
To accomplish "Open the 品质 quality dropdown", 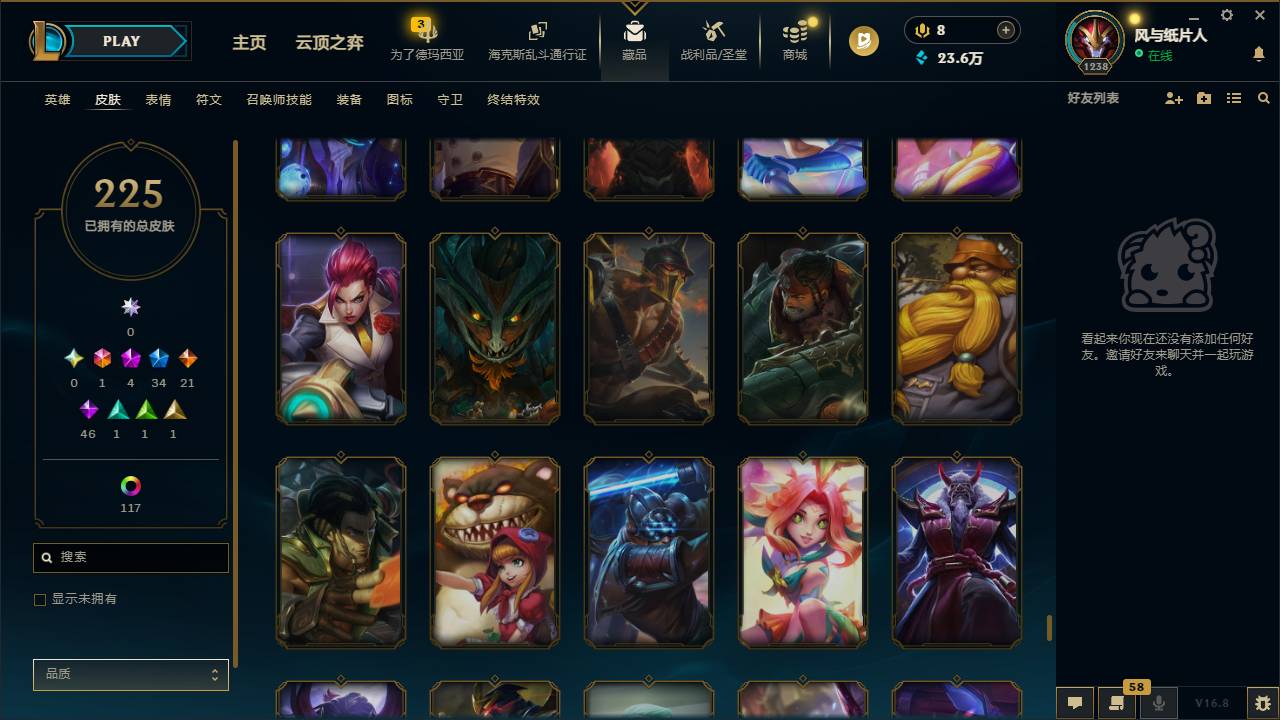I will tap(130, 674).
